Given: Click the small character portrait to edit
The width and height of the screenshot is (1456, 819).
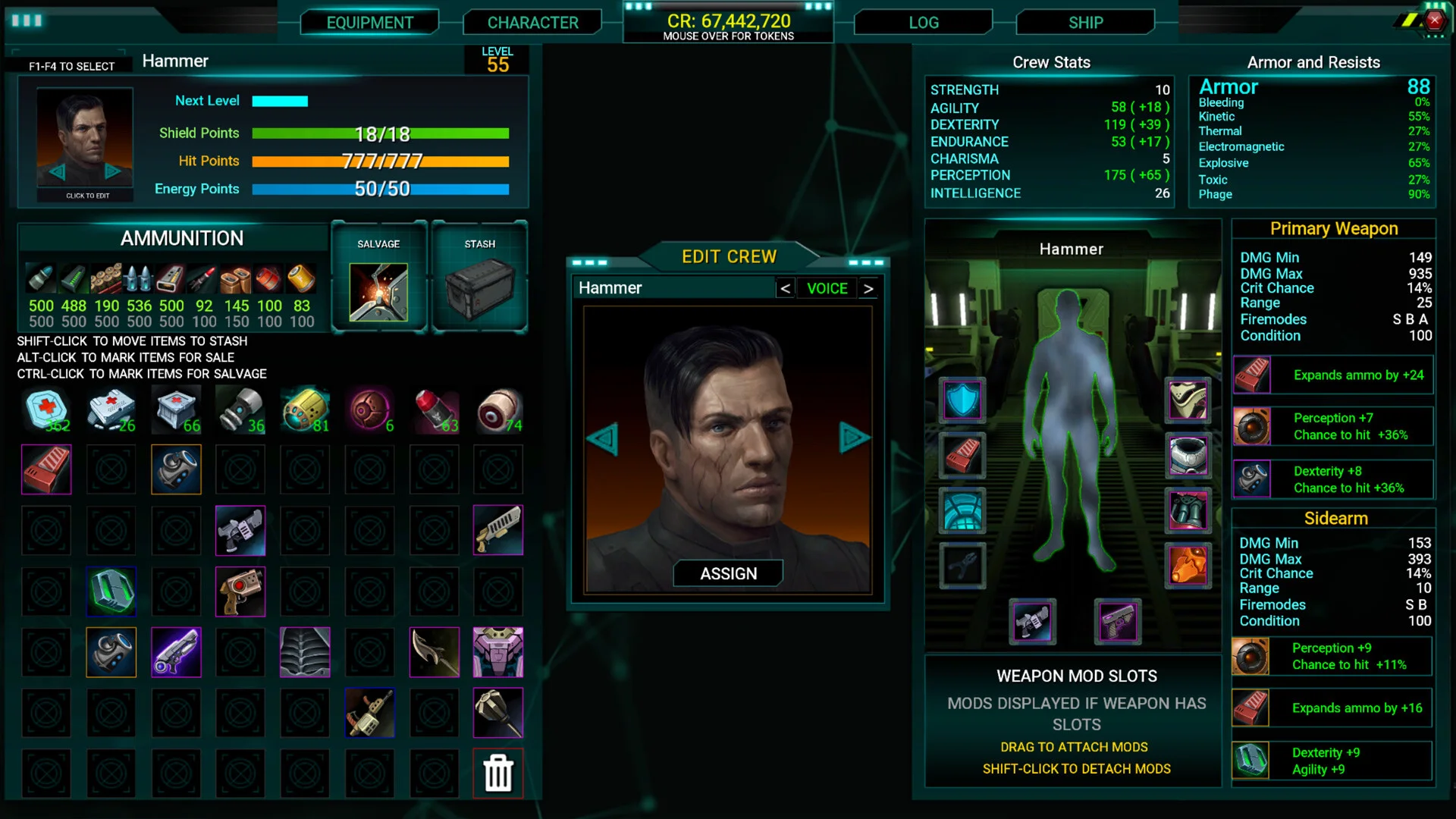Looking at the screenshot, I should tap(85, 144).
